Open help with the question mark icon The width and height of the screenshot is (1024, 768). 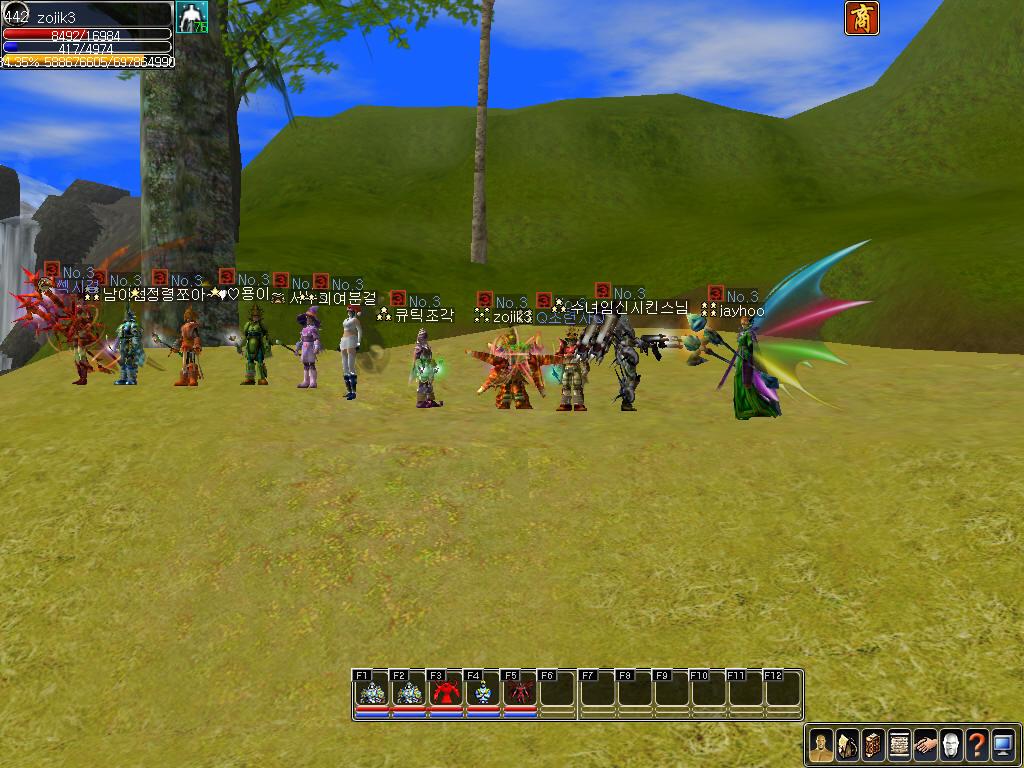coord(977,745)
